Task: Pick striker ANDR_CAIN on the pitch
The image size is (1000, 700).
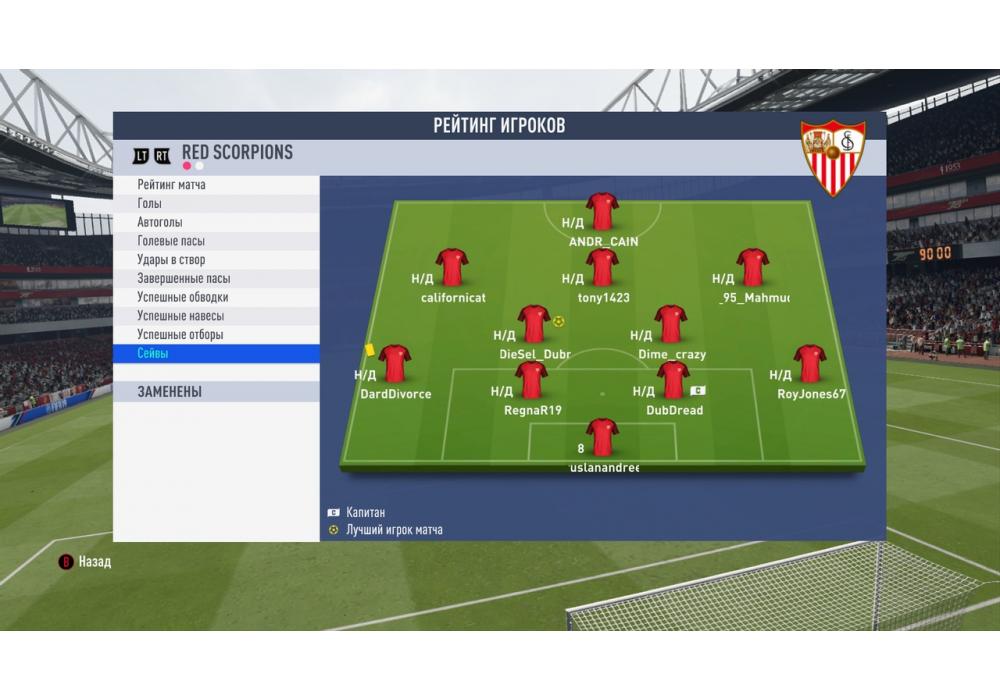Action: click(x=602, y=211)
